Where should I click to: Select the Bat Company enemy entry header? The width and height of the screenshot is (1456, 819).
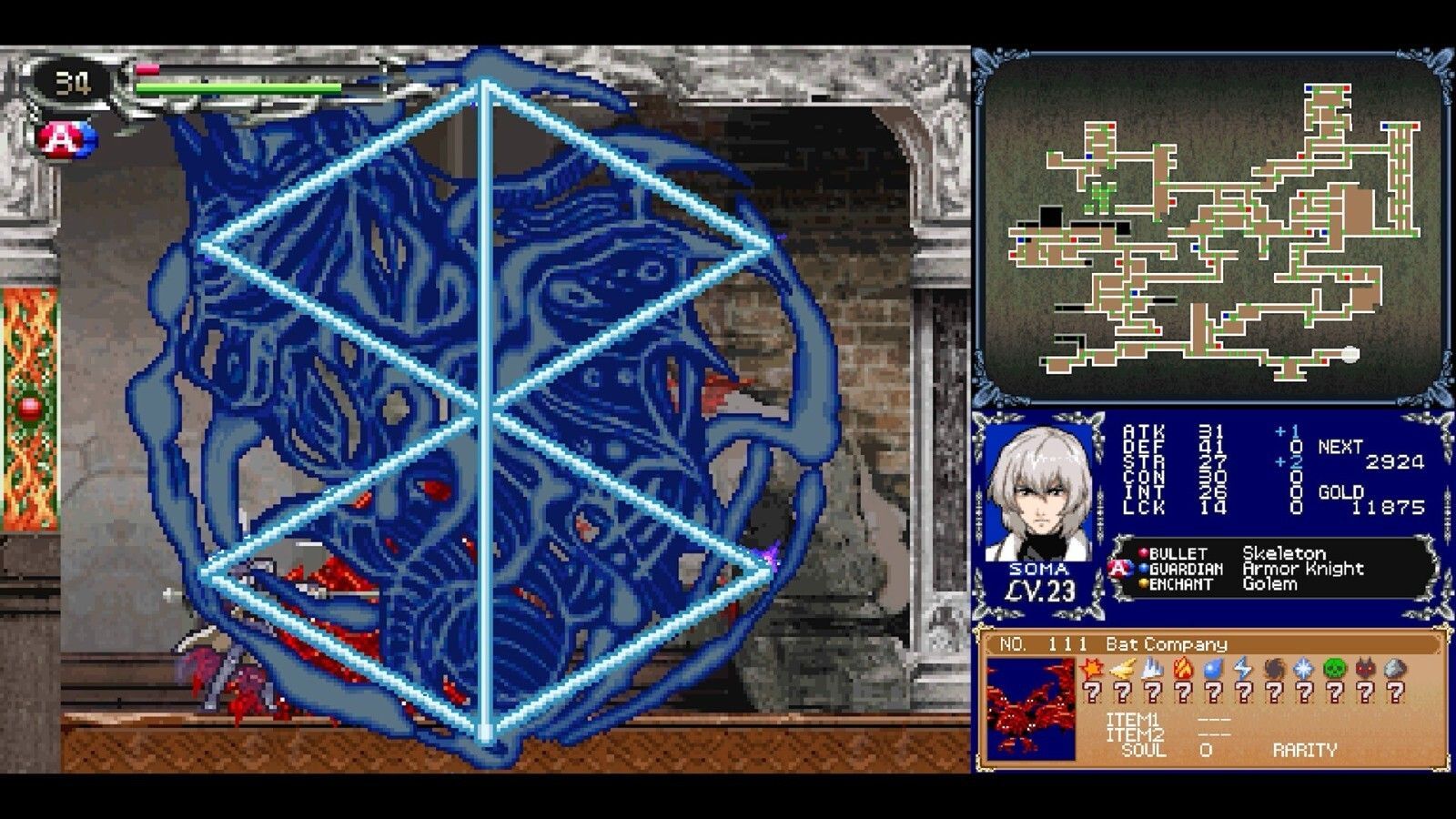point(1165,644)
